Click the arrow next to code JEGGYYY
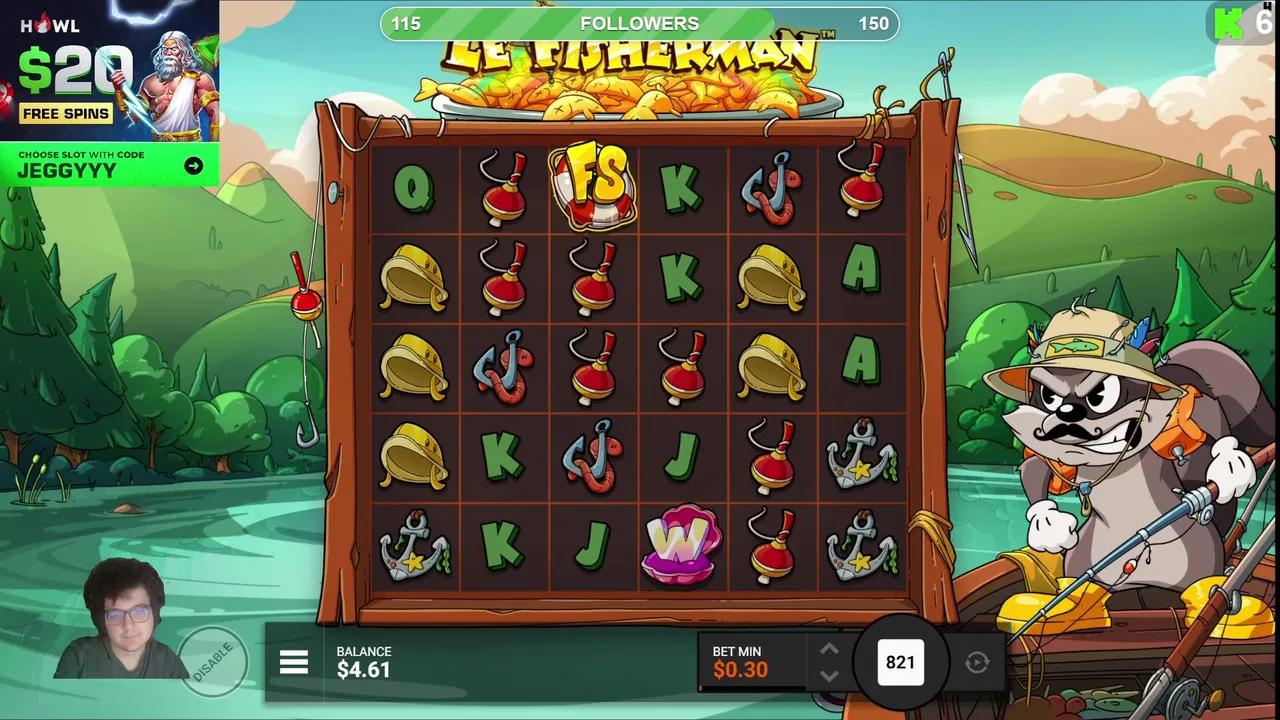The image size is (1280, 720). click(x=194, y=166)
